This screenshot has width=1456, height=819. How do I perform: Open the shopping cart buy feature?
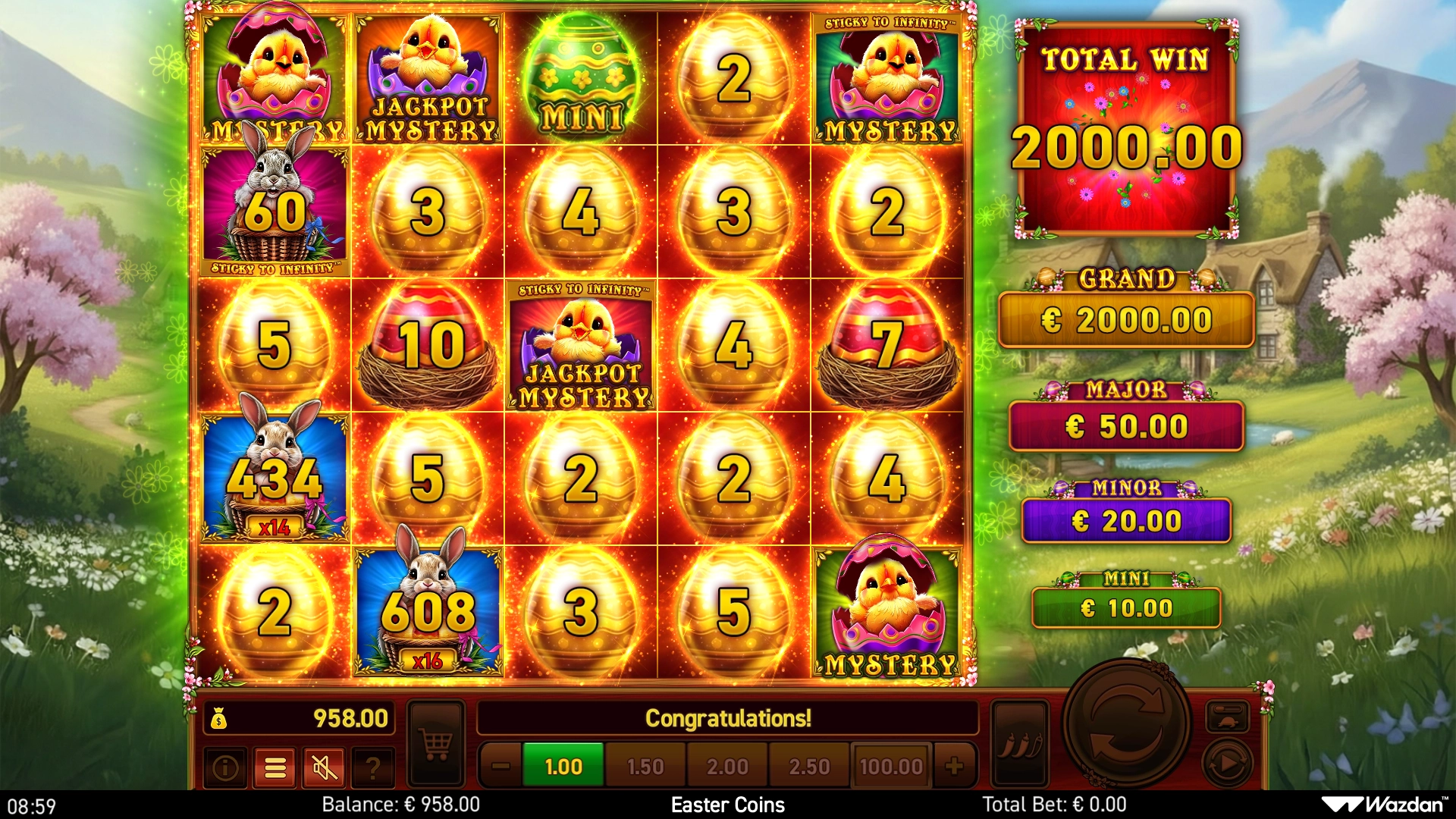436,743
